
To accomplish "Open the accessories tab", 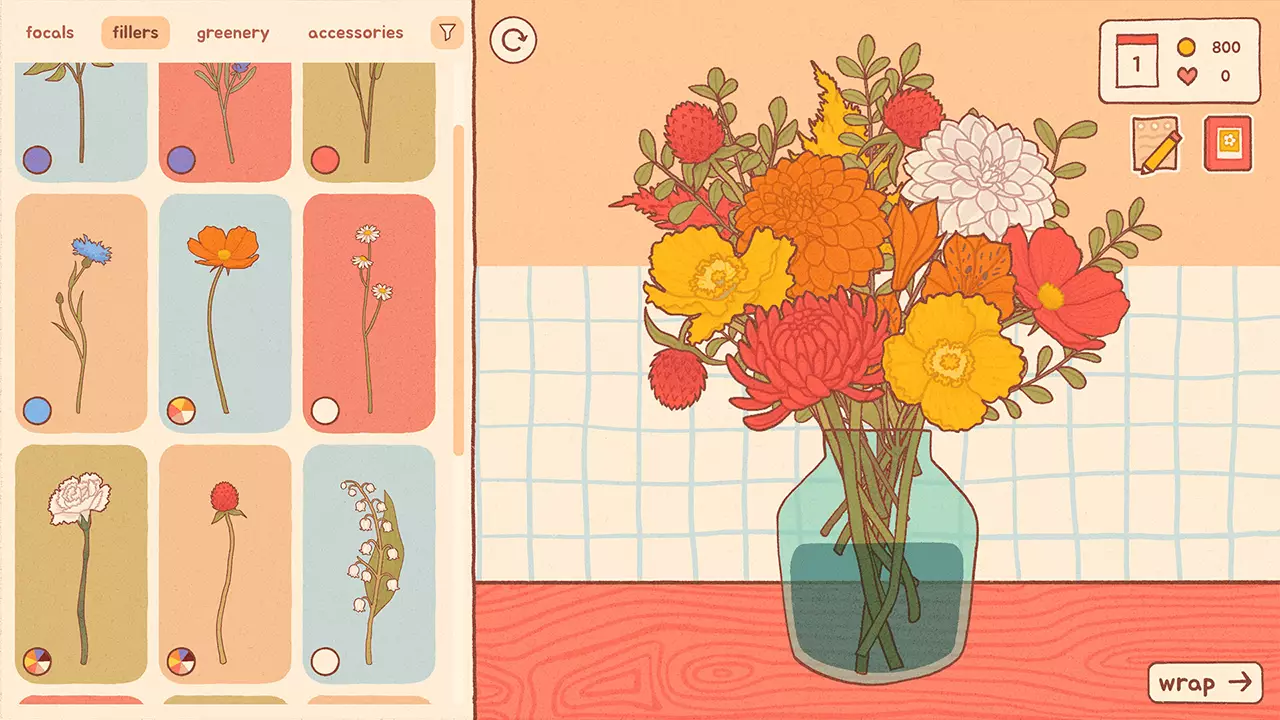I will (356, 31).
